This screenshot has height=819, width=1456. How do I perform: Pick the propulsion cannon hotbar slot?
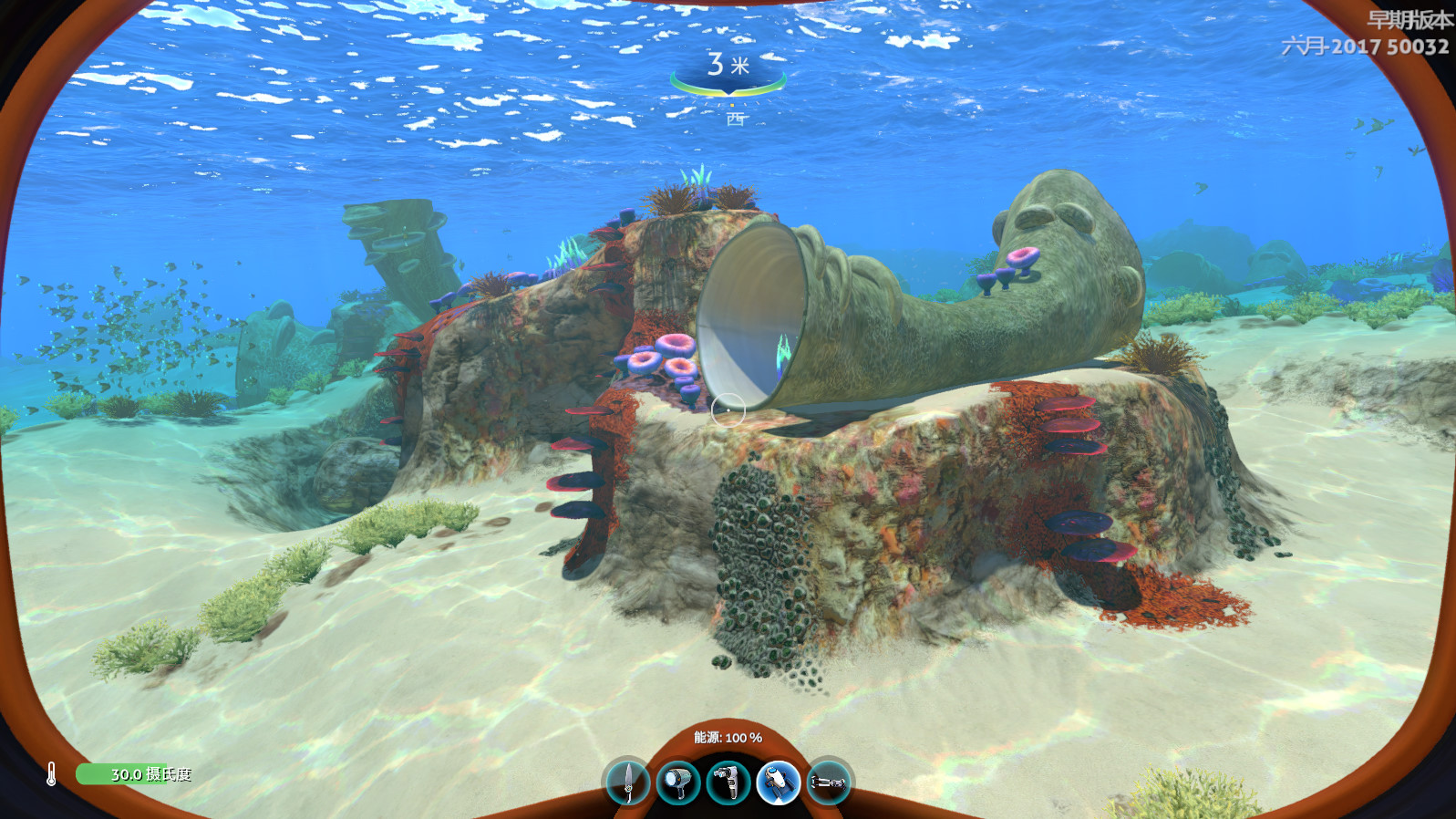click(x=828, y=782)
